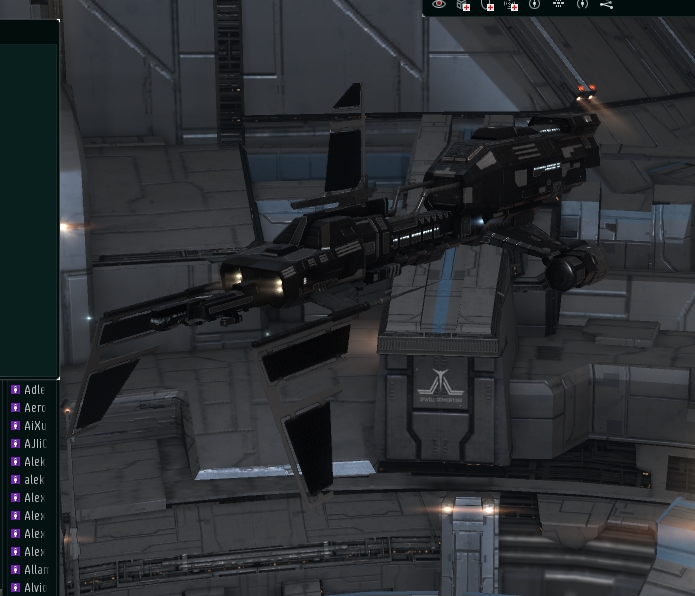
Task: Select player "AiXu" in the member list
Action: click(x=34, y=426)
